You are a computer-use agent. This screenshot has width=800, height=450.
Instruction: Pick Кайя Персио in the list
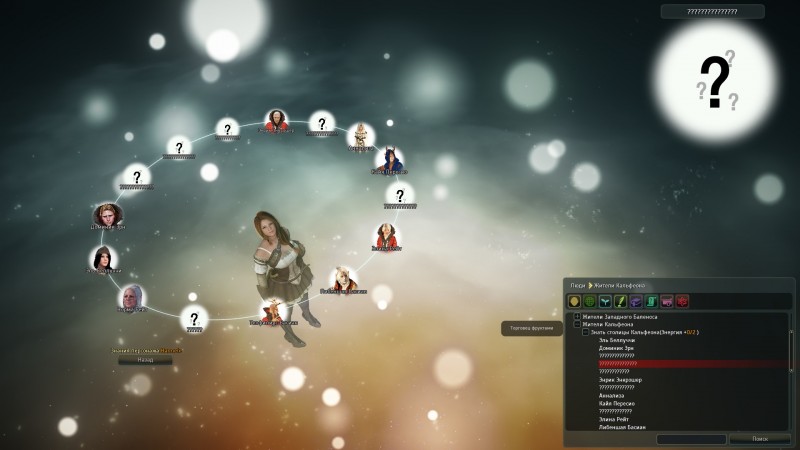(618, 403)
